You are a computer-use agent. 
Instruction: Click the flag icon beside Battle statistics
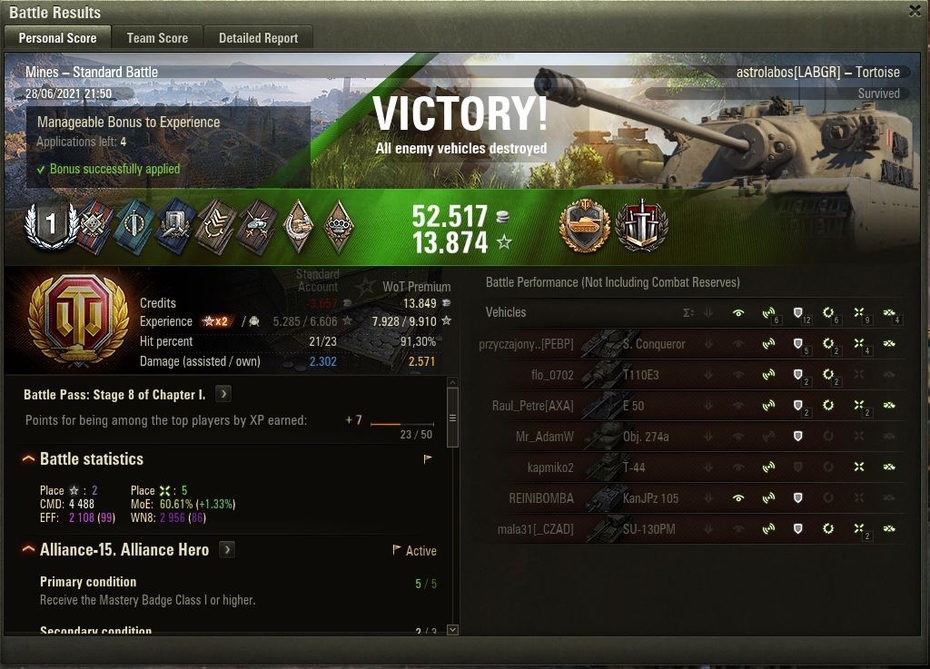[428, 460]
